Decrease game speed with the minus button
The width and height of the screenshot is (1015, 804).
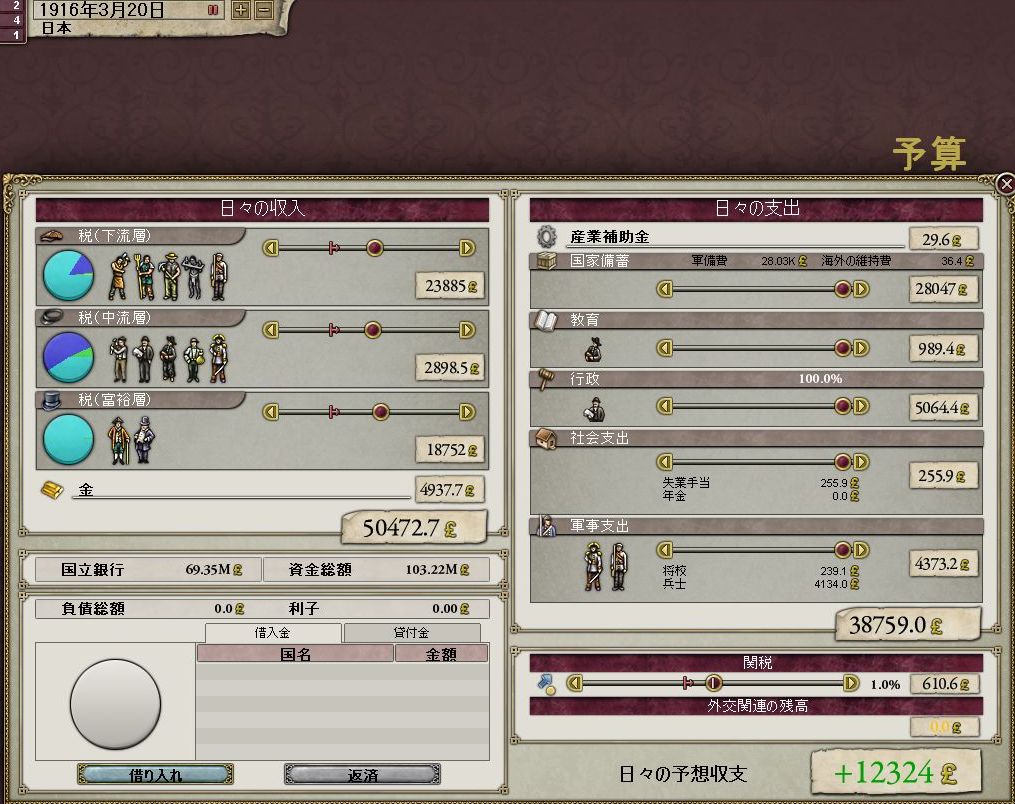click(263, 10)
